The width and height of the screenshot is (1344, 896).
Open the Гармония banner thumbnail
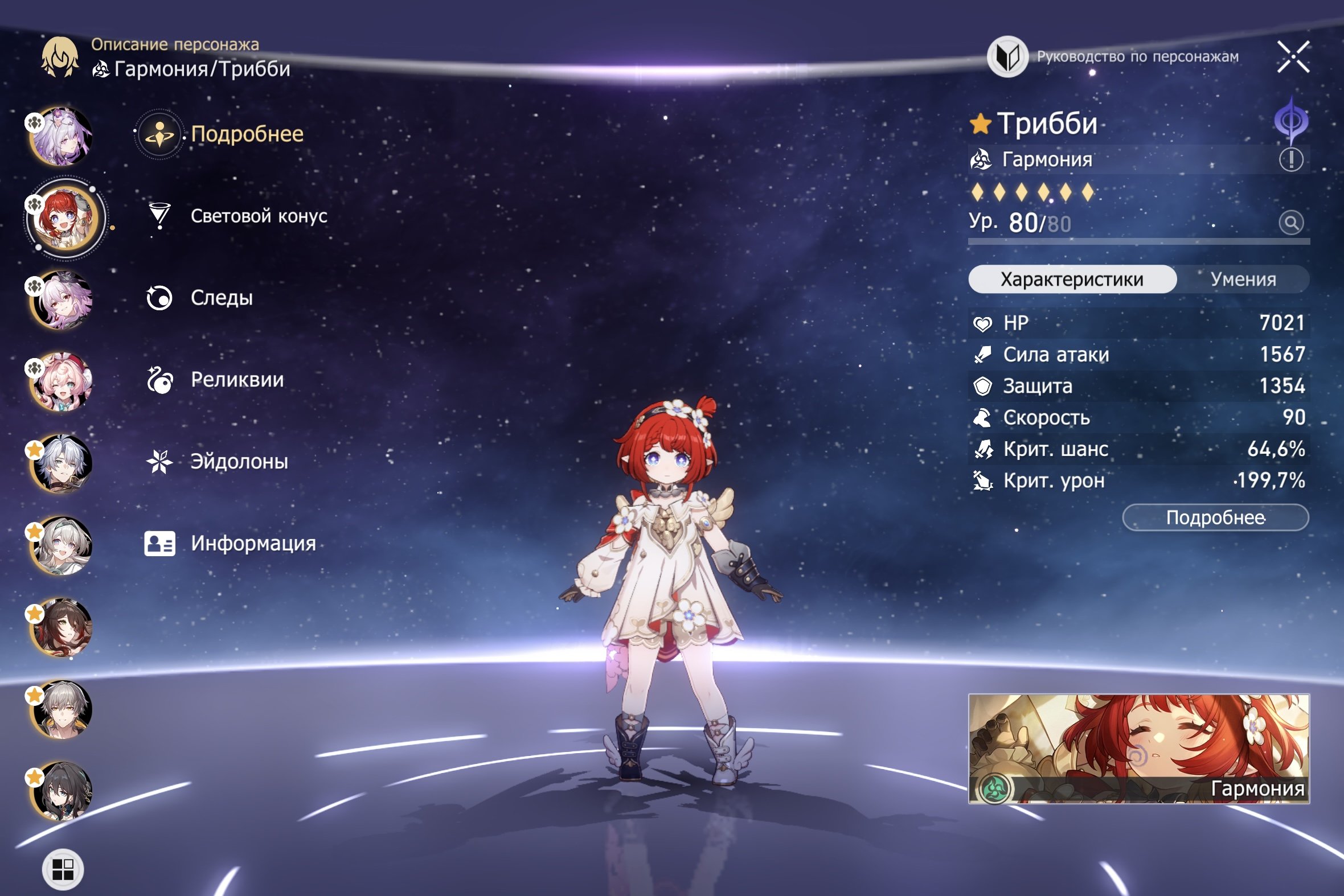click(1138, 749)
